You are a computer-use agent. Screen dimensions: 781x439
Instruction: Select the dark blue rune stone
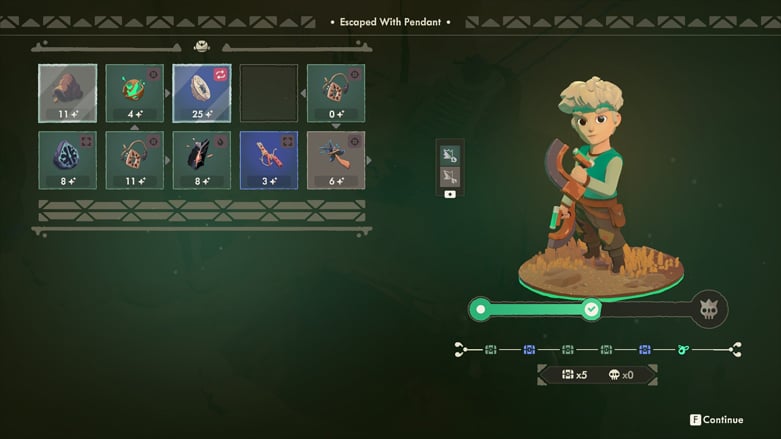(x=68, y=160)
